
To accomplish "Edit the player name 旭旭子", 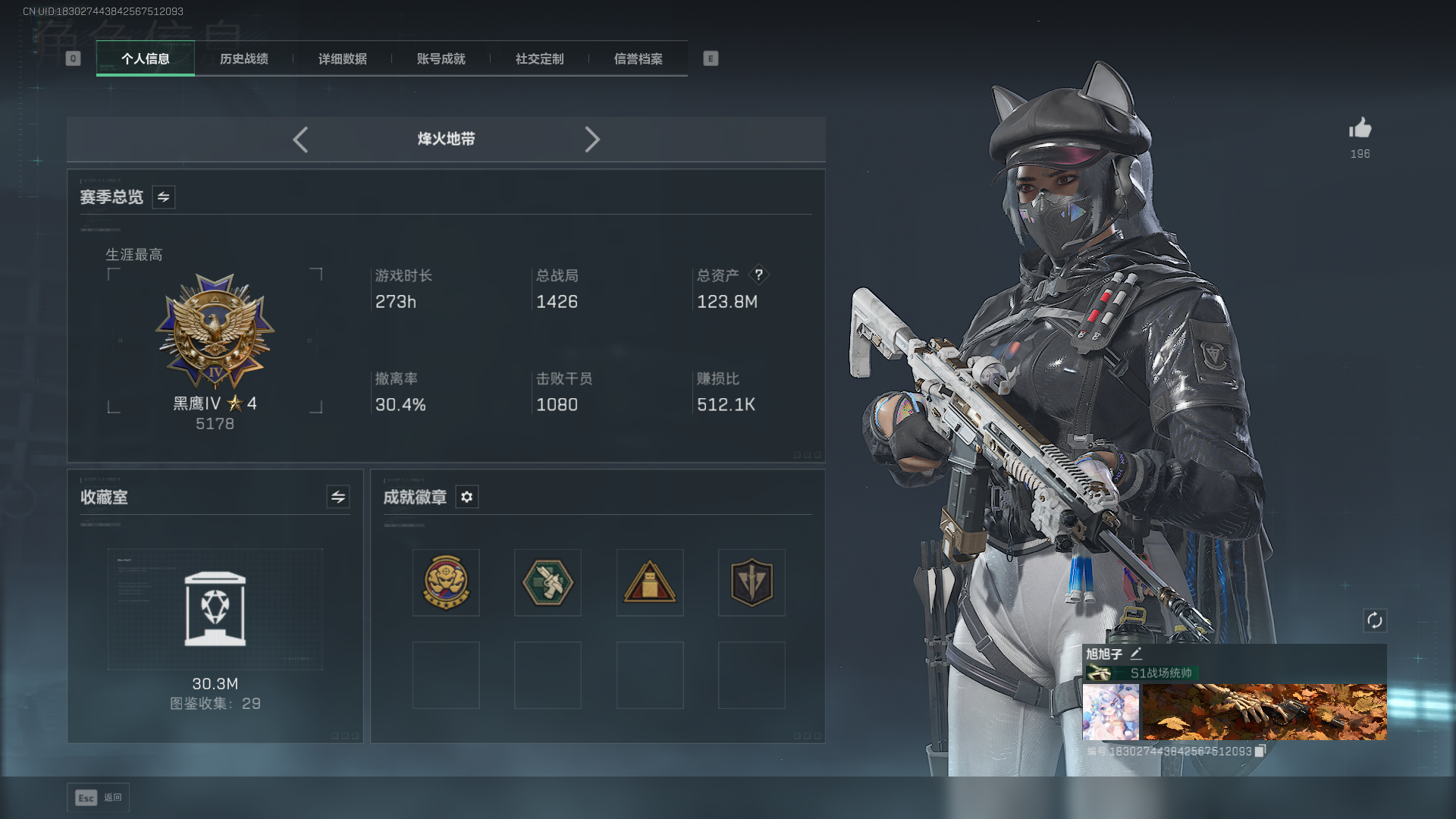I will 1136,654.
